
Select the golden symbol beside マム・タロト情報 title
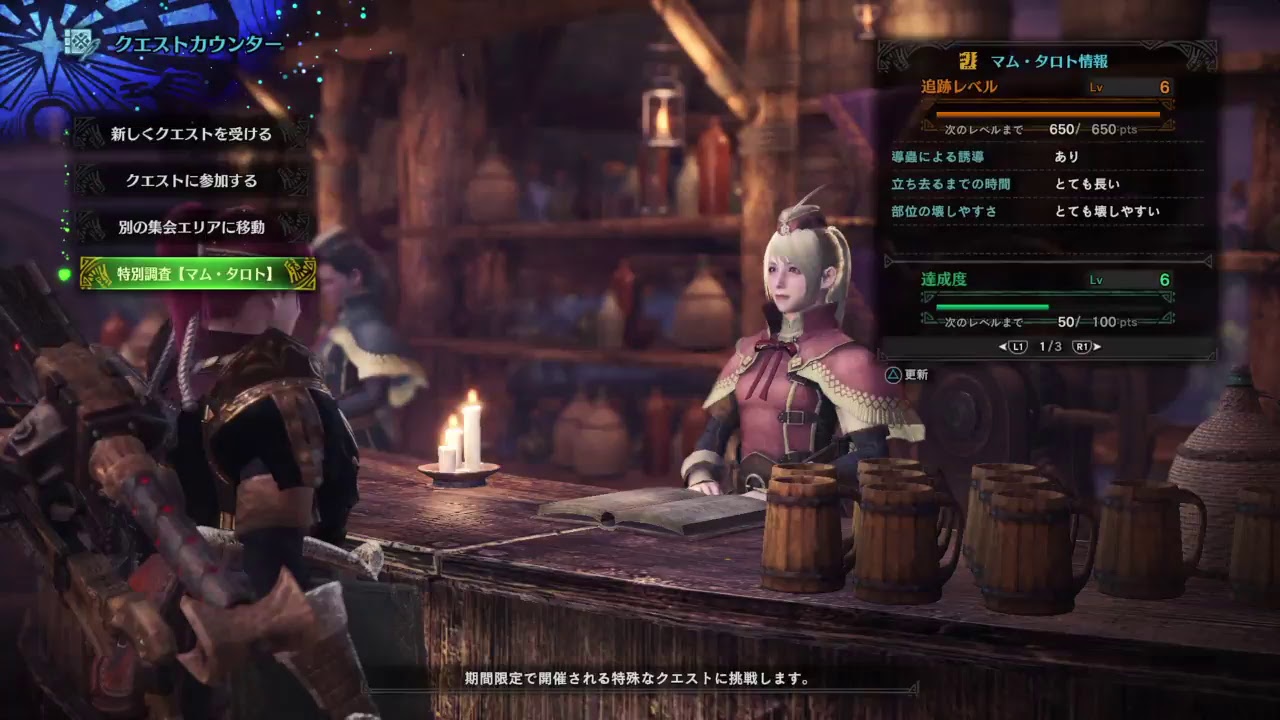pyautogui.click(x=970, y=61)
